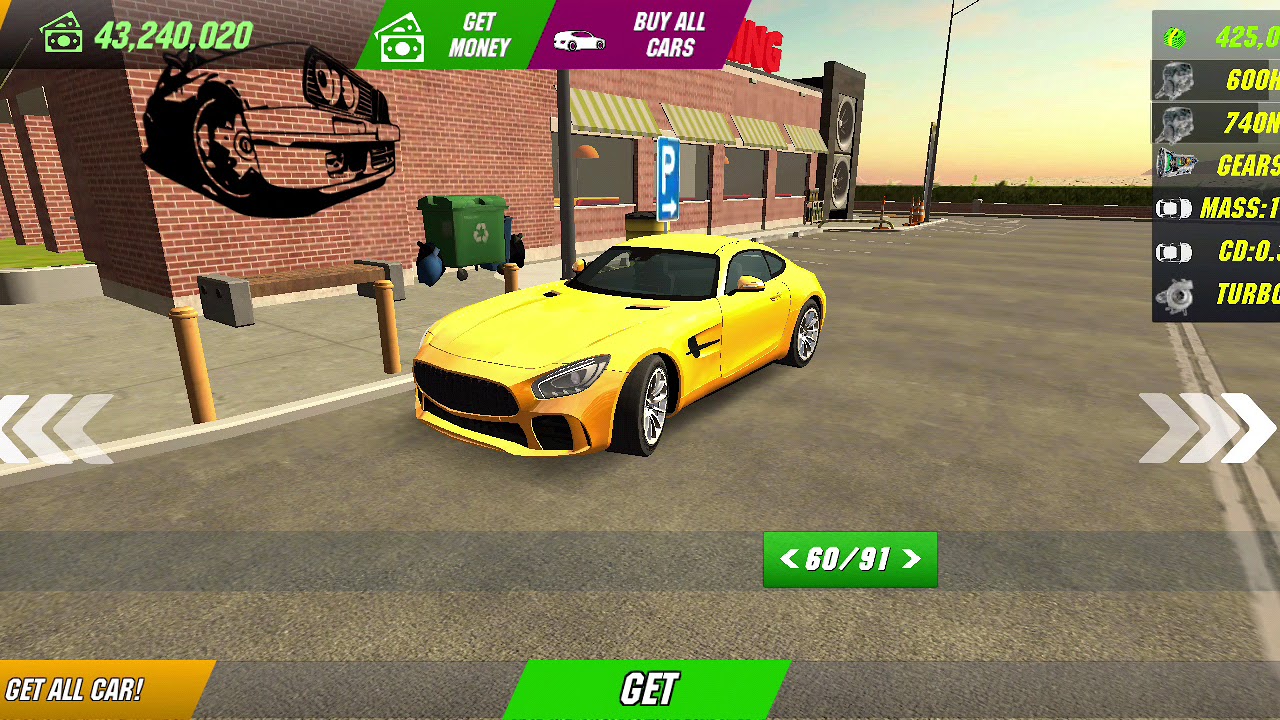Select the 600HP engine icon
1280x720 pixels.
click(1174, 79)
